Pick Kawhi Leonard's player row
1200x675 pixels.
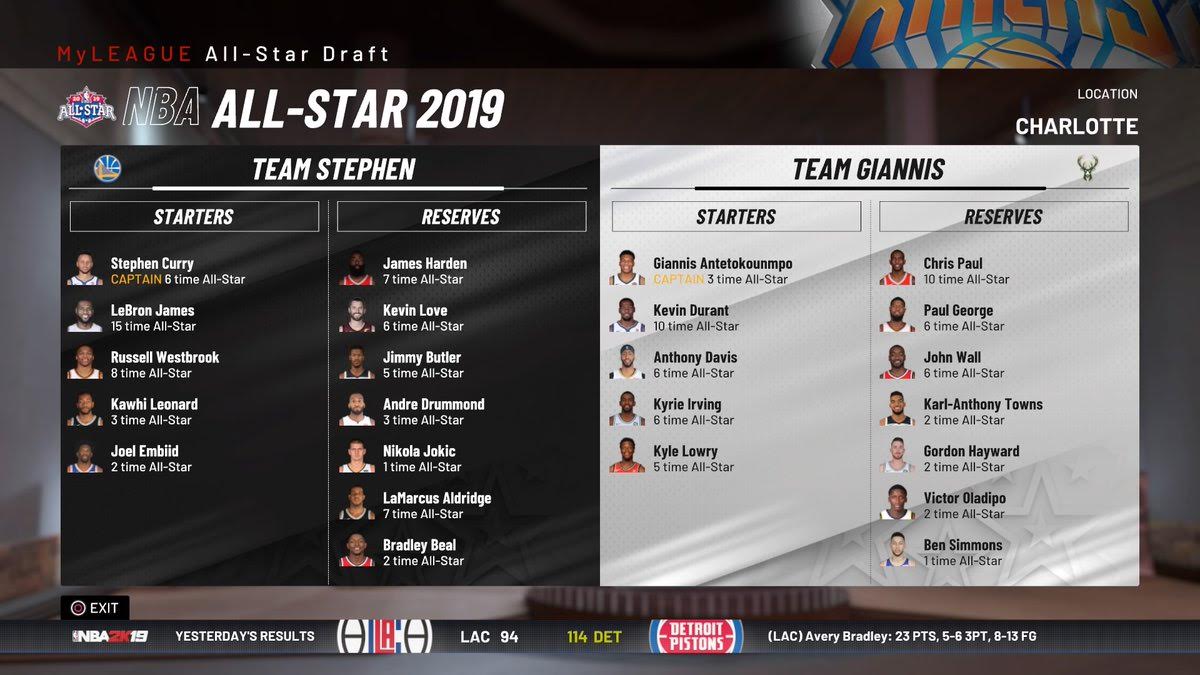pos(154,411)
